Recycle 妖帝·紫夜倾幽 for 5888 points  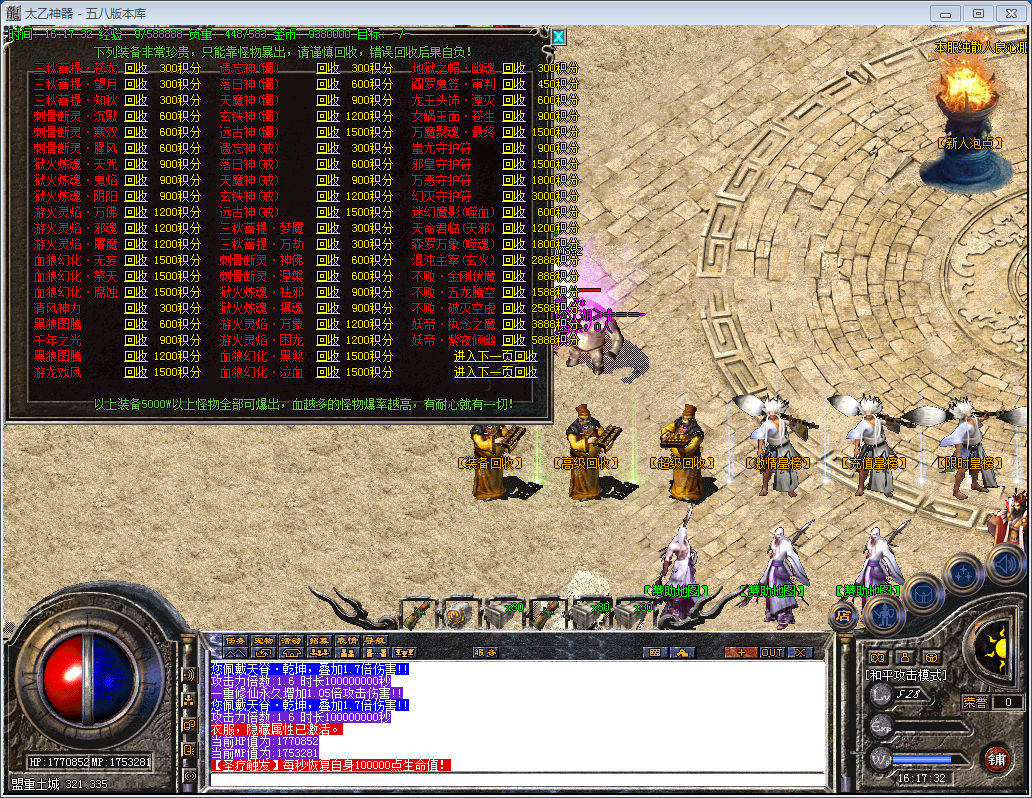pos(514,340)
